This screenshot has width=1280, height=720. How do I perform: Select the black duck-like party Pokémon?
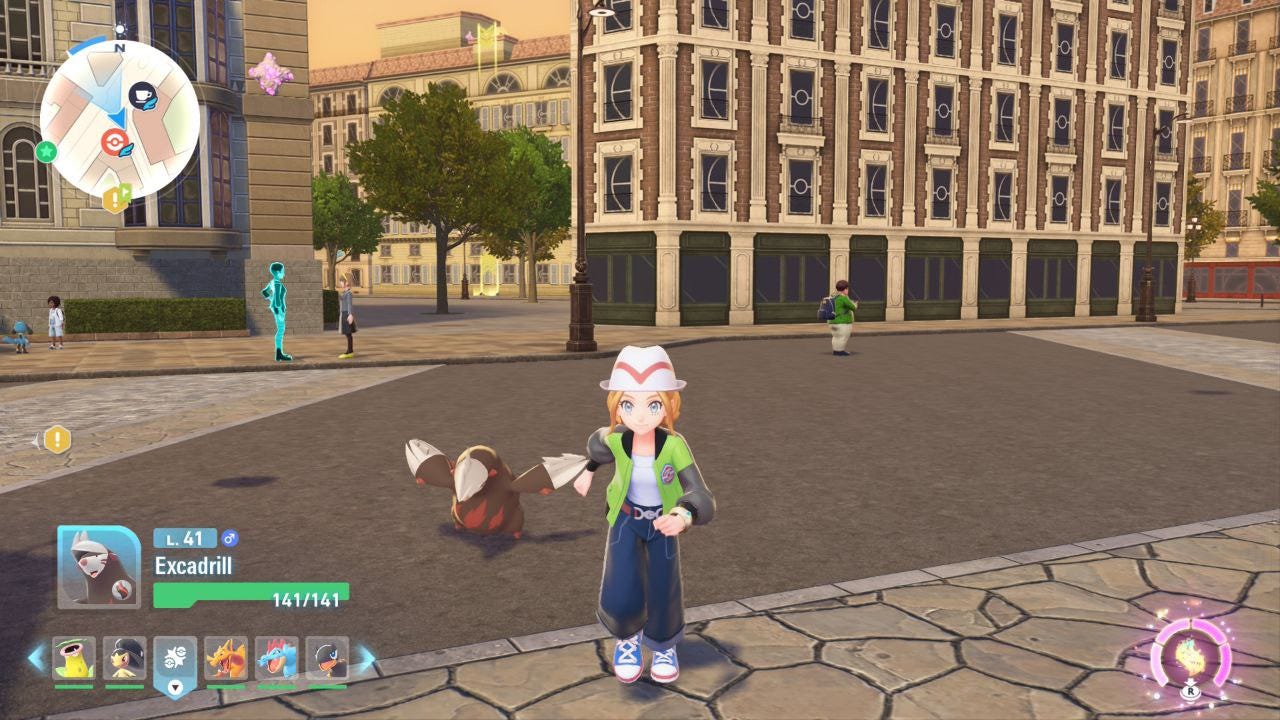click(x=327, y=659)
